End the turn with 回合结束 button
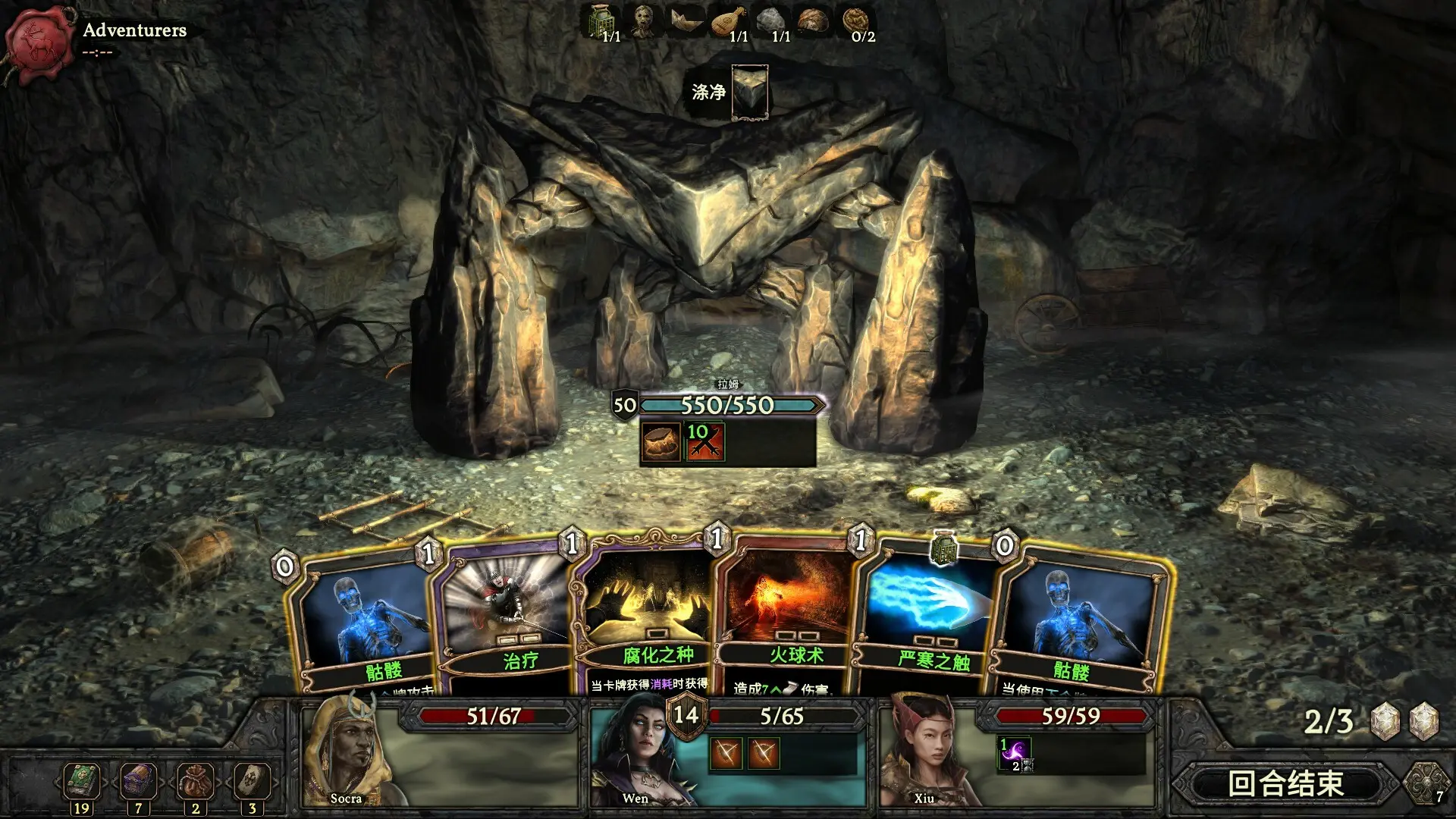 (1285, 783)
